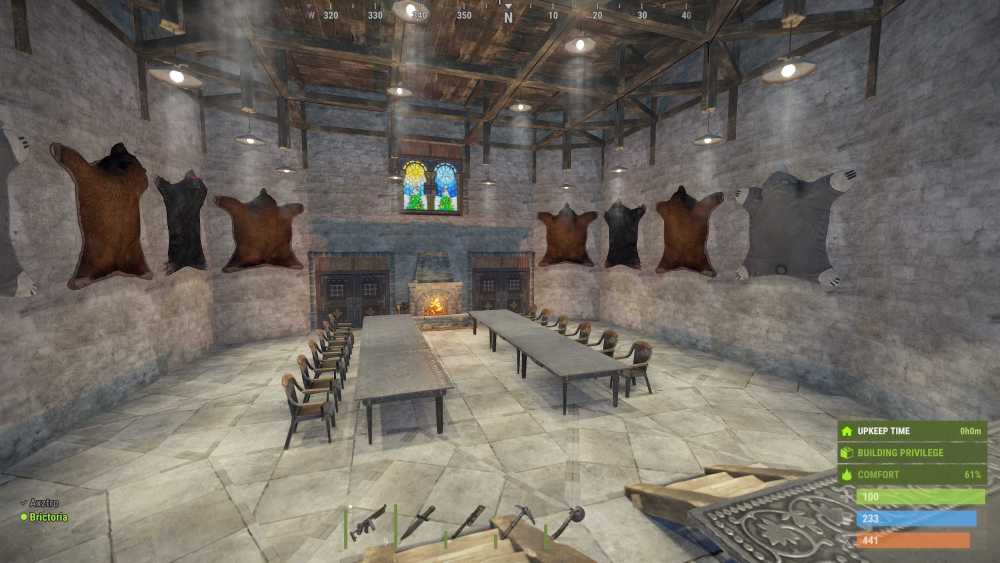Image resolution: width=1000 pixels, height=563 pixels.
Task: Click the Building Privilege status notice
Action: point(911,452)
